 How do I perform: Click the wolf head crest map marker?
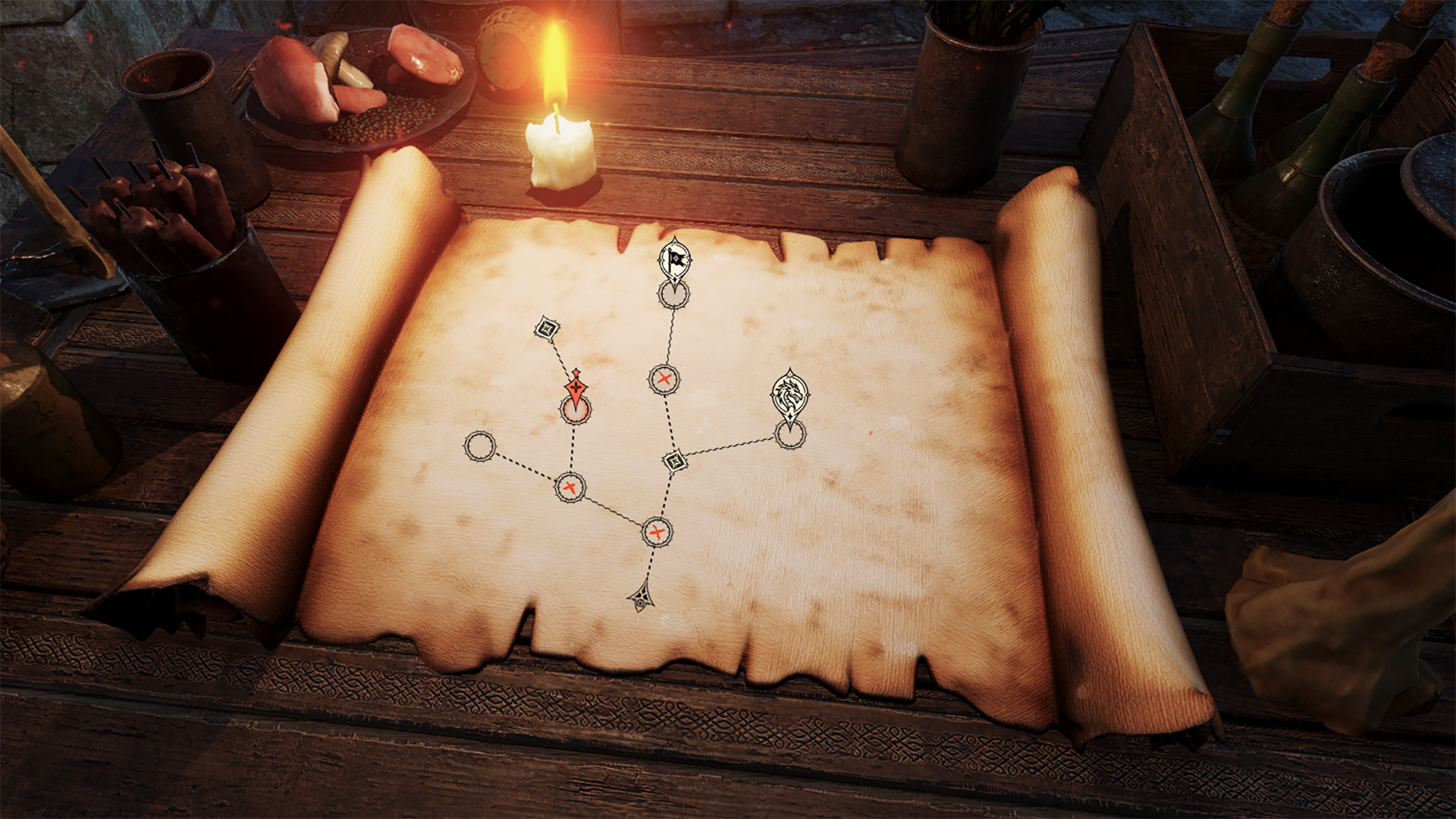[x=789, y=394]
